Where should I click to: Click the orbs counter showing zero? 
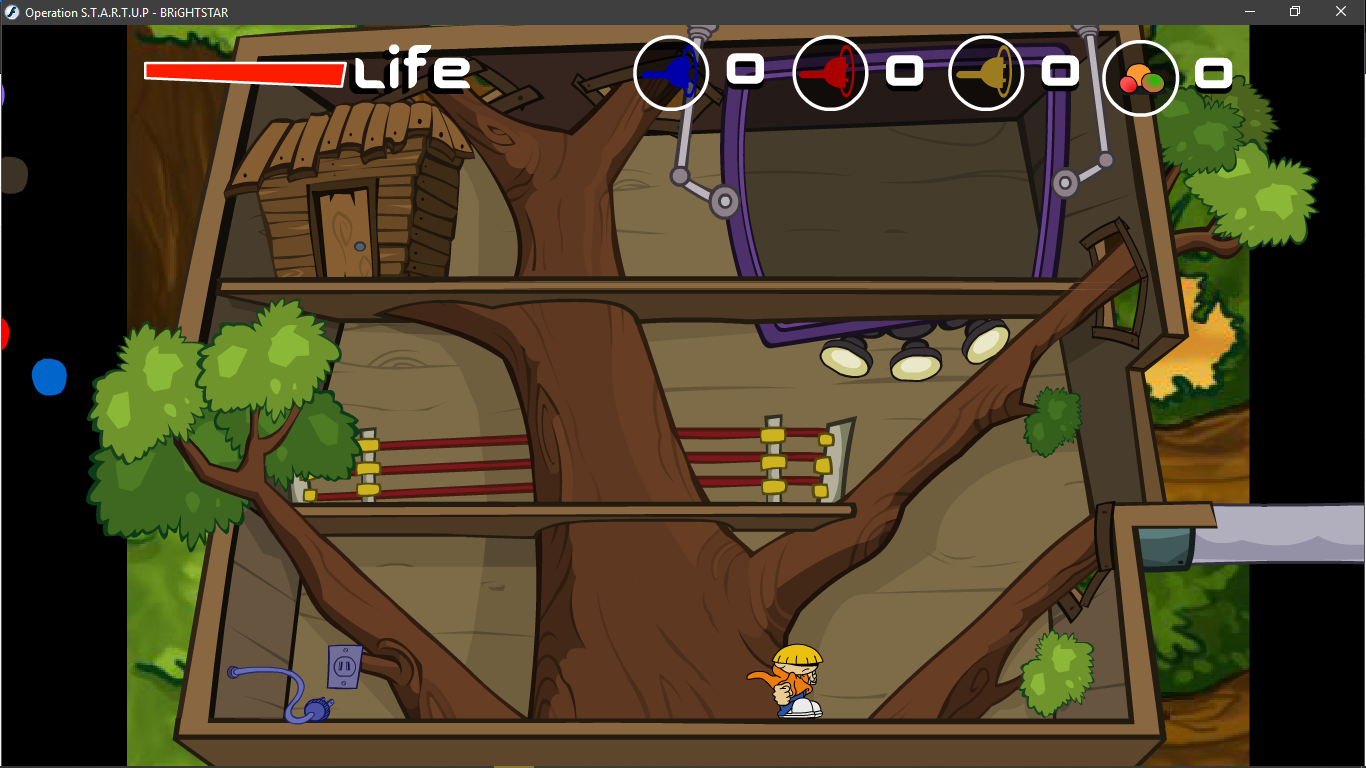click(1214, 73)
